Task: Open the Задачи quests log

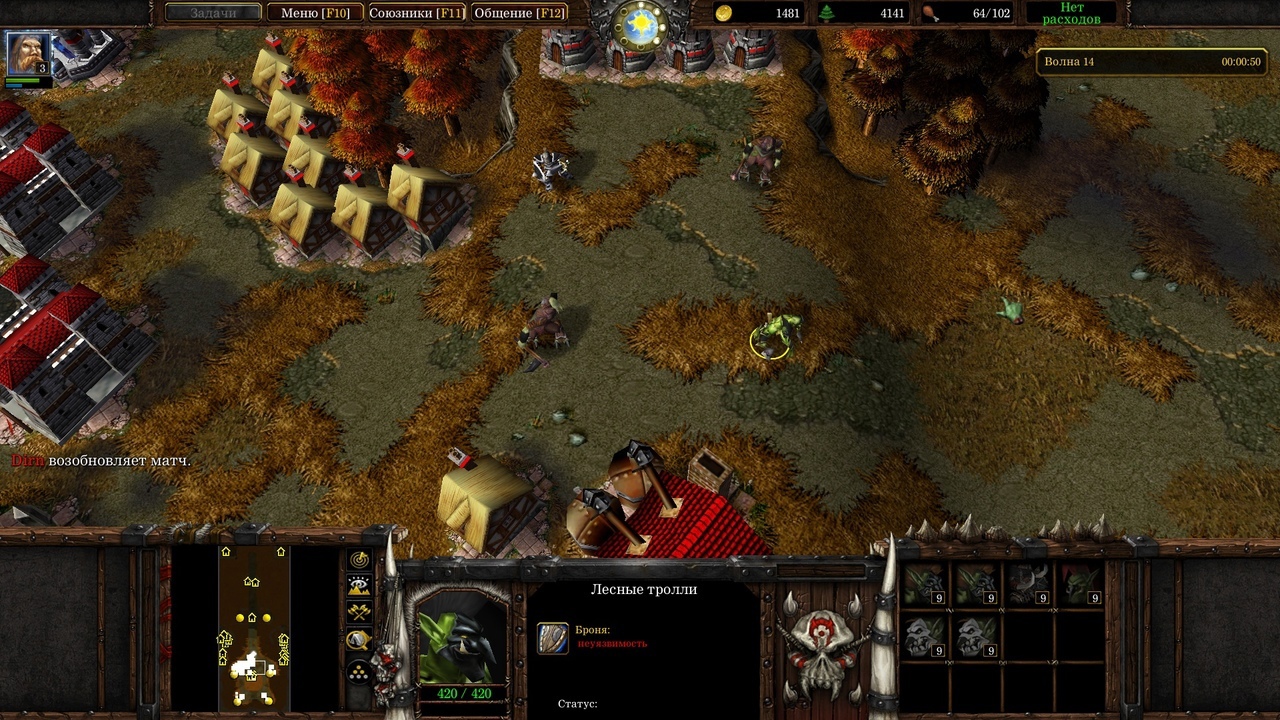Action: click(213, 13)
